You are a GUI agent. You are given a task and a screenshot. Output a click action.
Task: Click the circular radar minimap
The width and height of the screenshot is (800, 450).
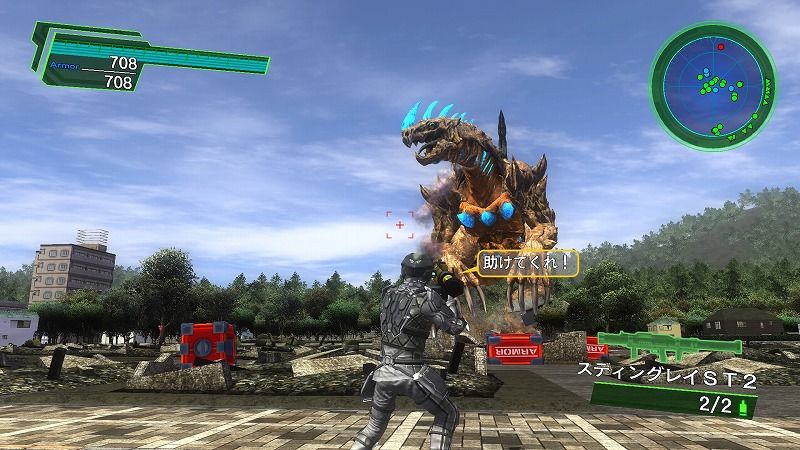[714, 88]
